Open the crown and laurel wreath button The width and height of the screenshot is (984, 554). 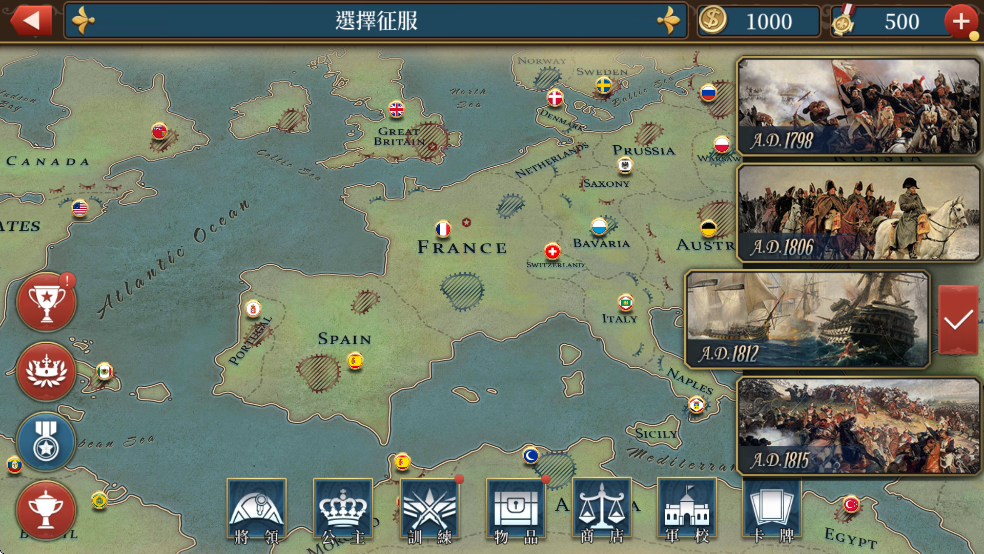[46, 371]
